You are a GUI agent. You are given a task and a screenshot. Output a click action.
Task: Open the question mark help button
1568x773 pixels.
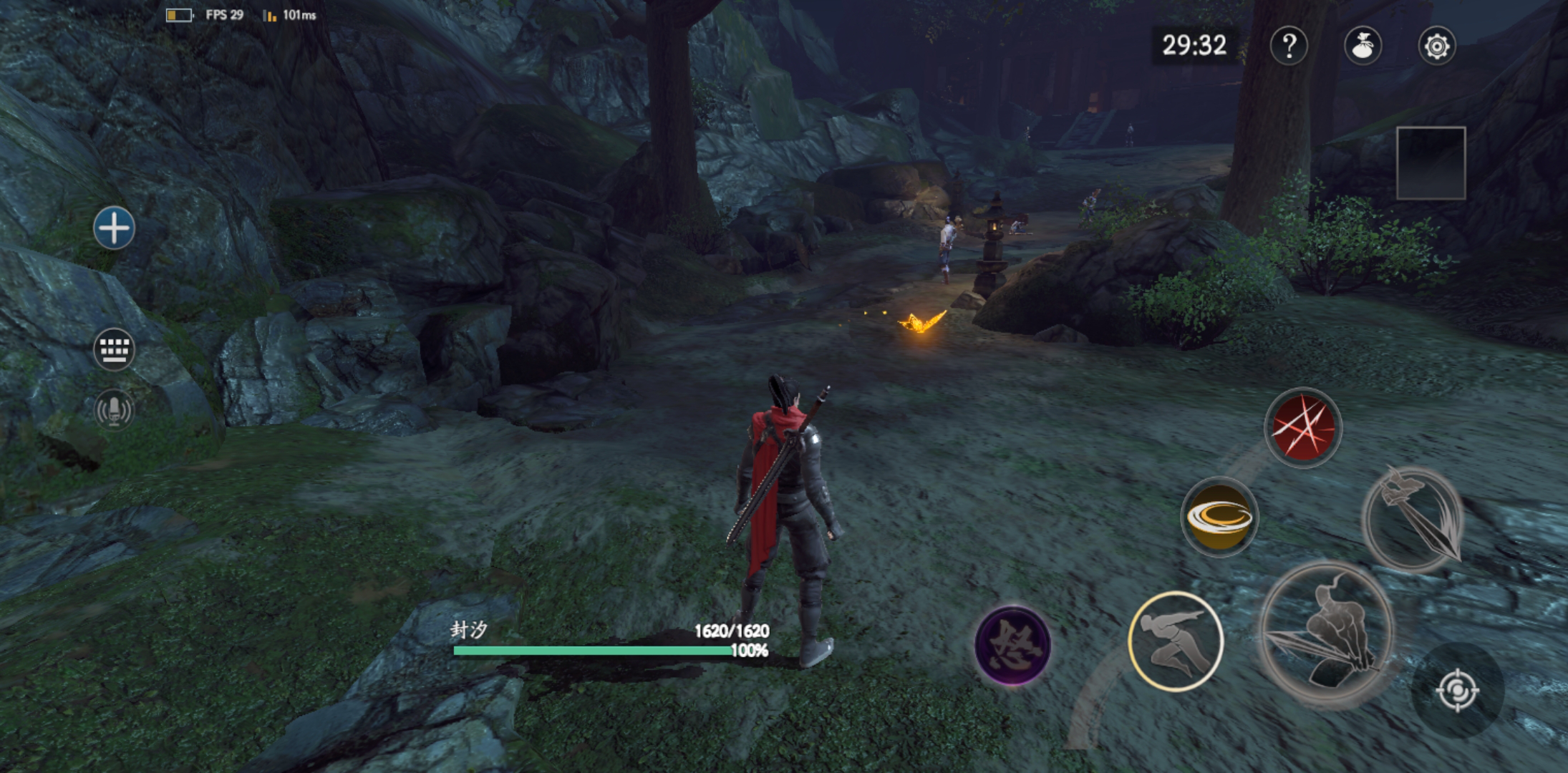click(x=1289, y=47)
